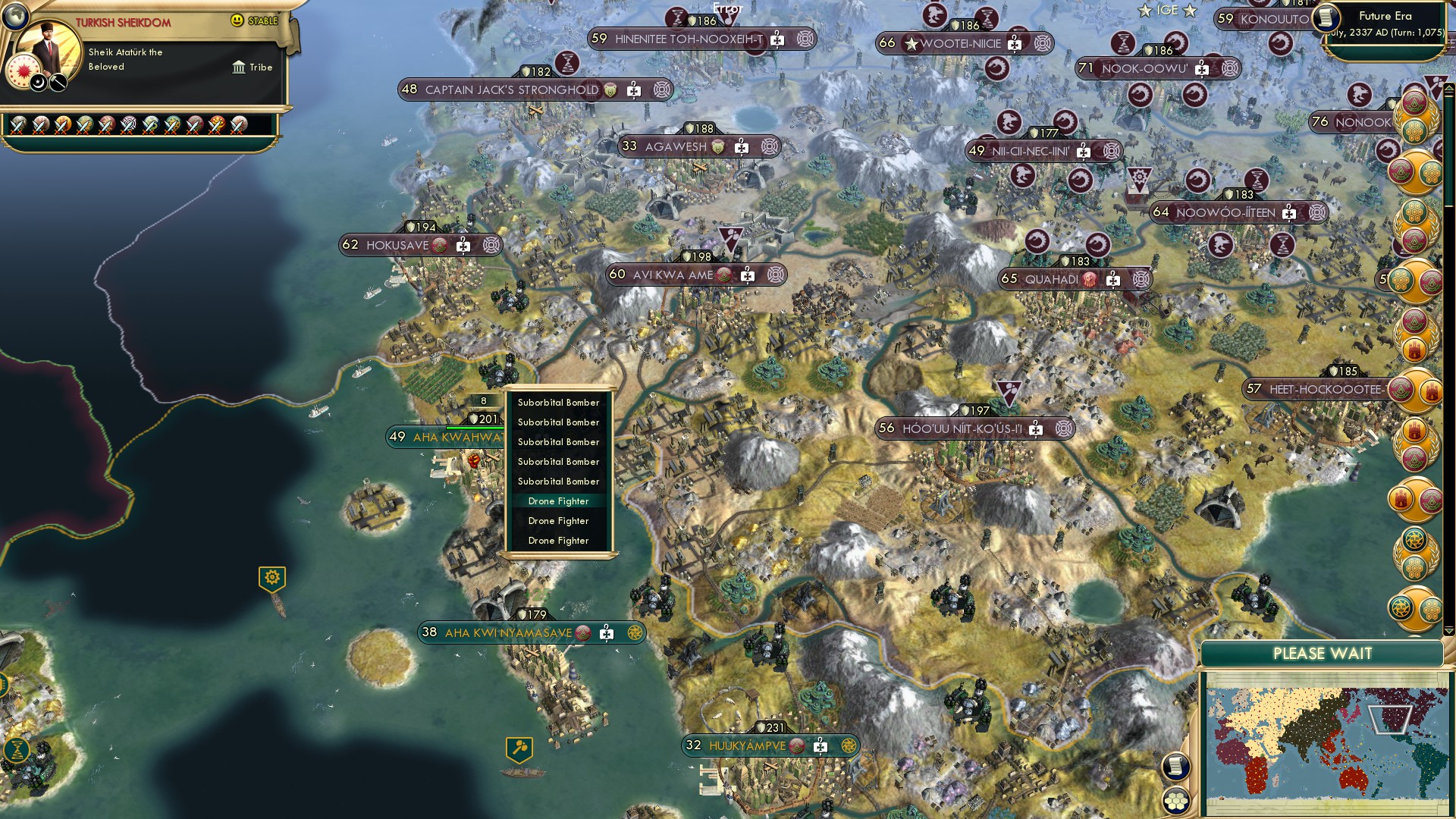Click the religion icon on the QUAHADI city banner
The width and height of the screenshot is (1456, 819).
[x=1090, y=280]
